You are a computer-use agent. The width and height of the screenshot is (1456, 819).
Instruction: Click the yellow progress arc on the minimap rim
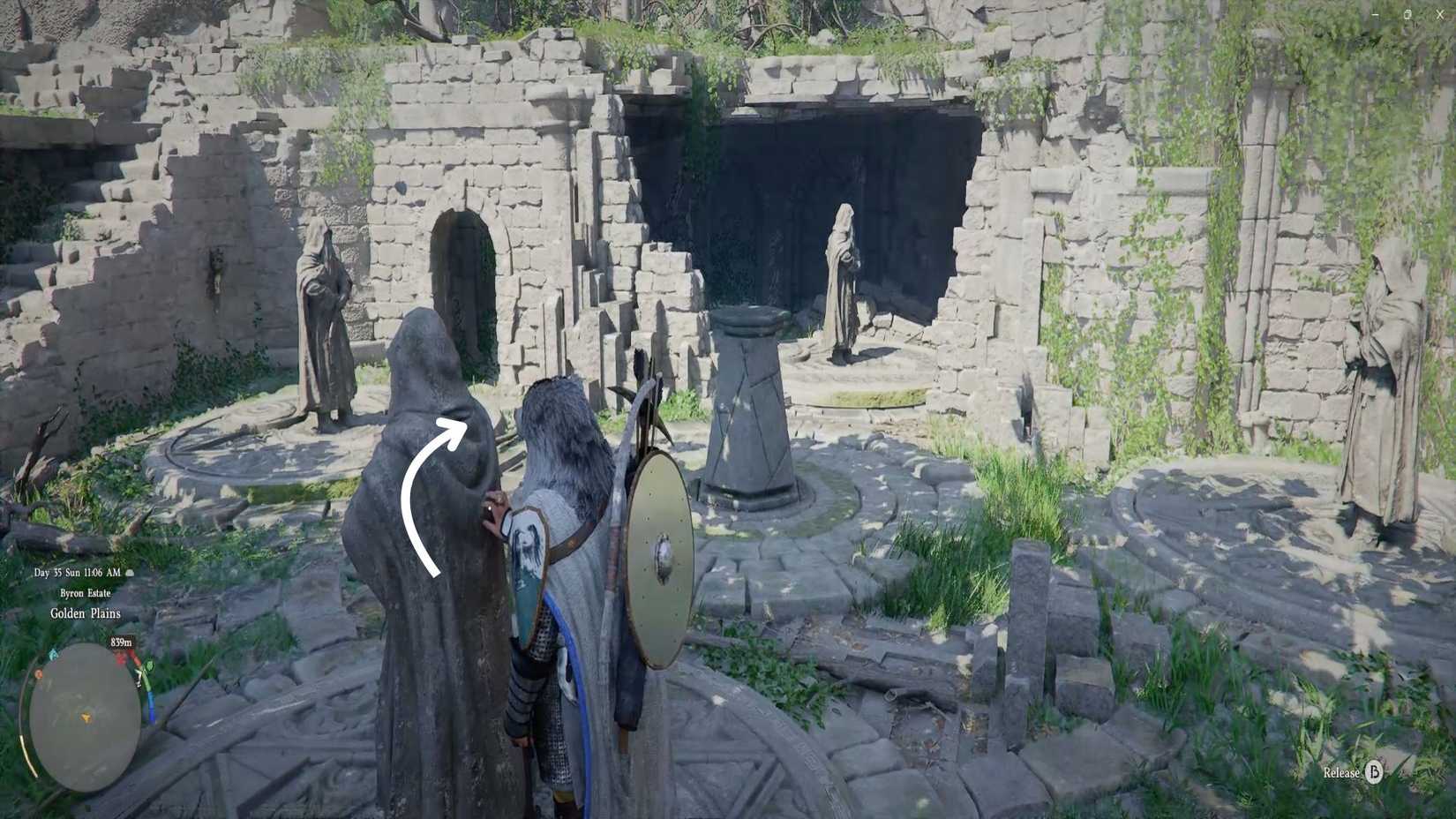point(26,755)
